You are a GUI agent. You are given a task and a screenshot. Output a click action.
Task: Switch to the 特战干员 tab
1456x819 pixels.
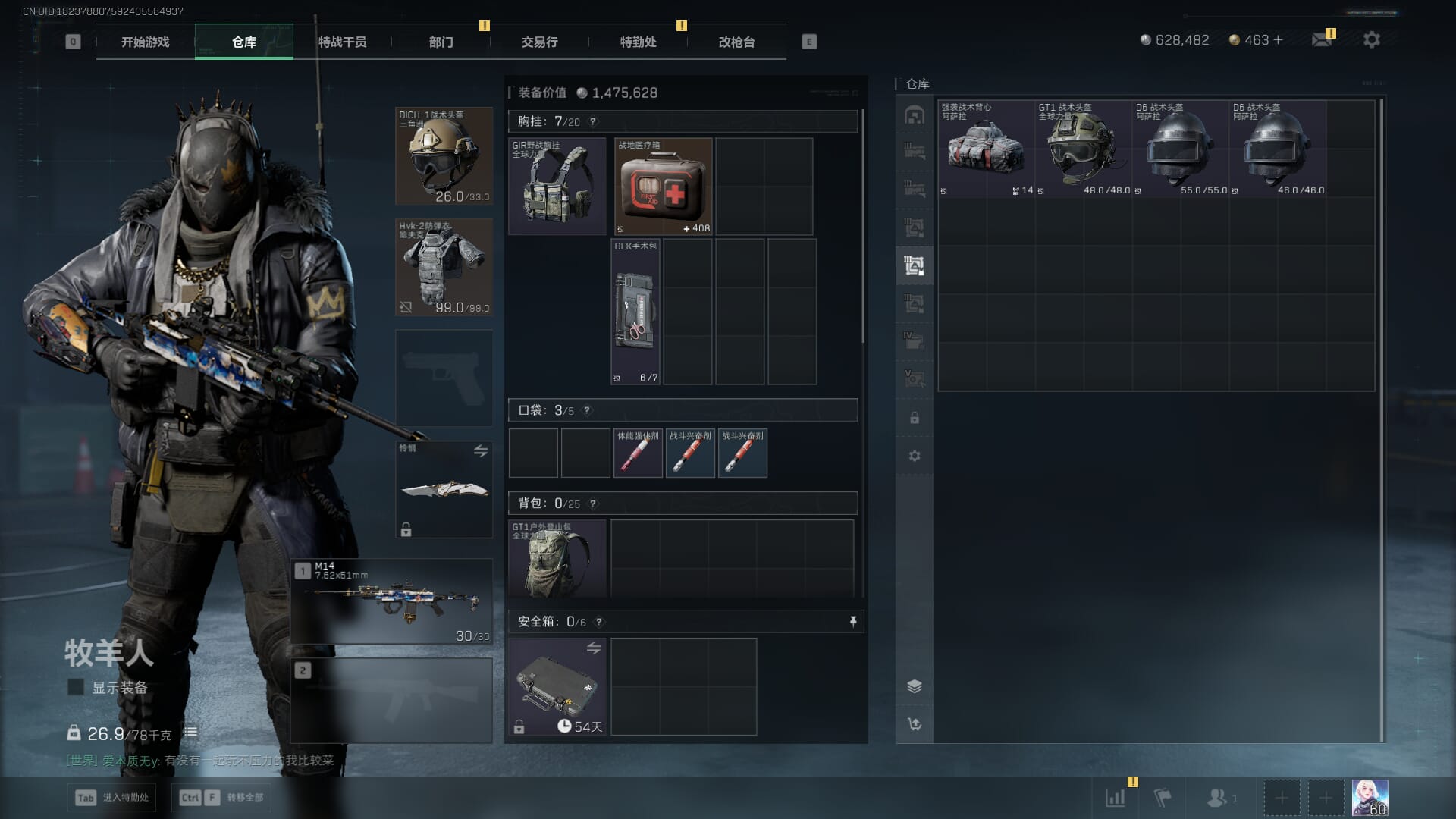pyautogui.click(x=342, y=42)
